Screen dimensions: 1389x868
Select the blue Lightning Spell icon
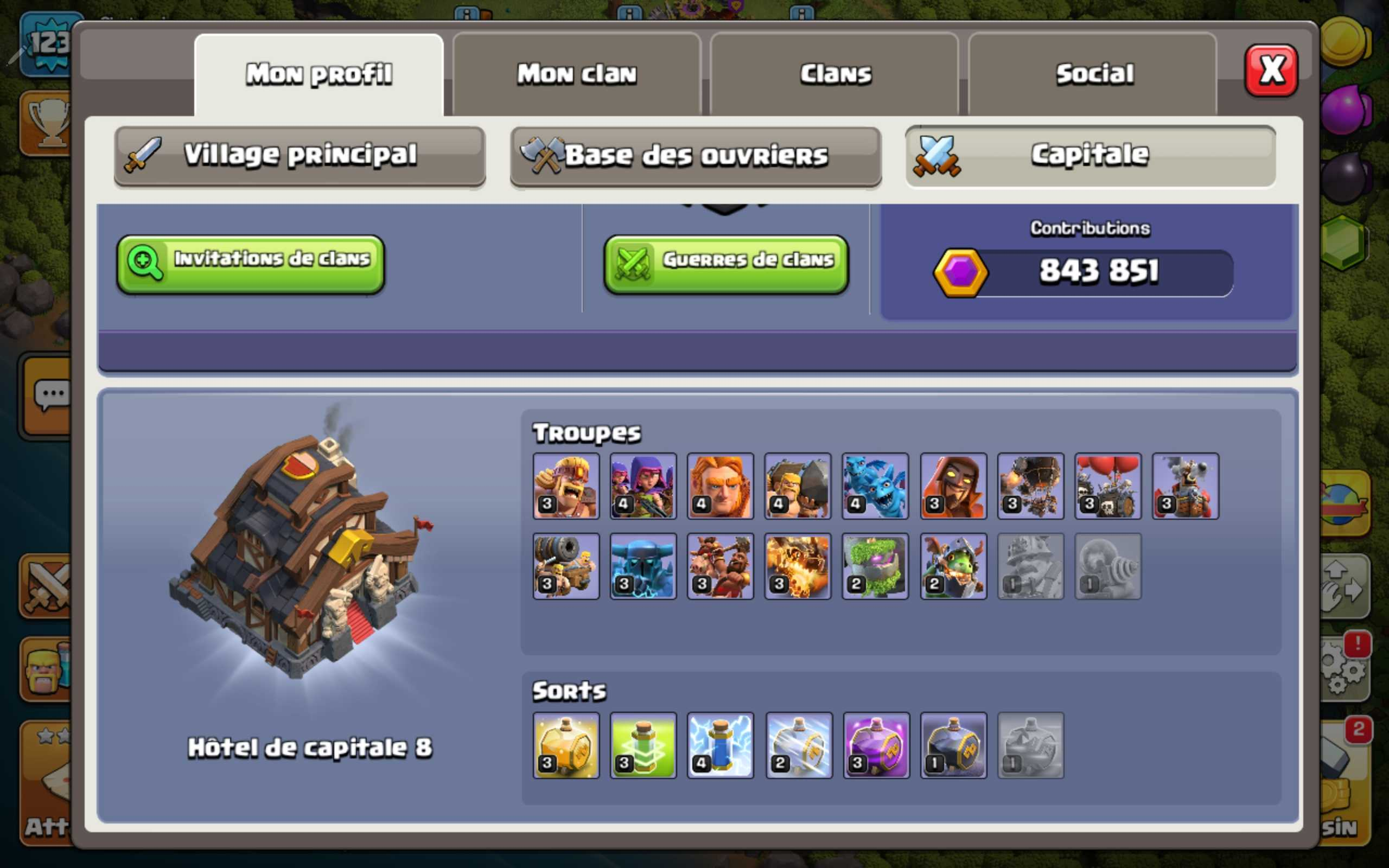click(721, 745)
